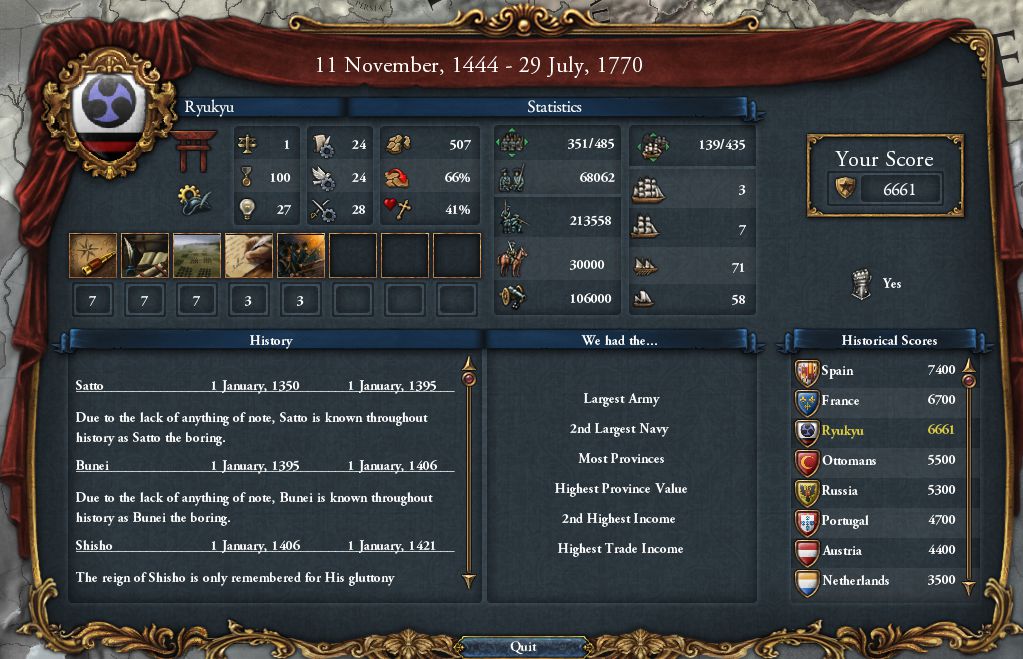Select the quill and book idea icon
The width and height of the screenshot is (1023, 659).
click(145, 255)
